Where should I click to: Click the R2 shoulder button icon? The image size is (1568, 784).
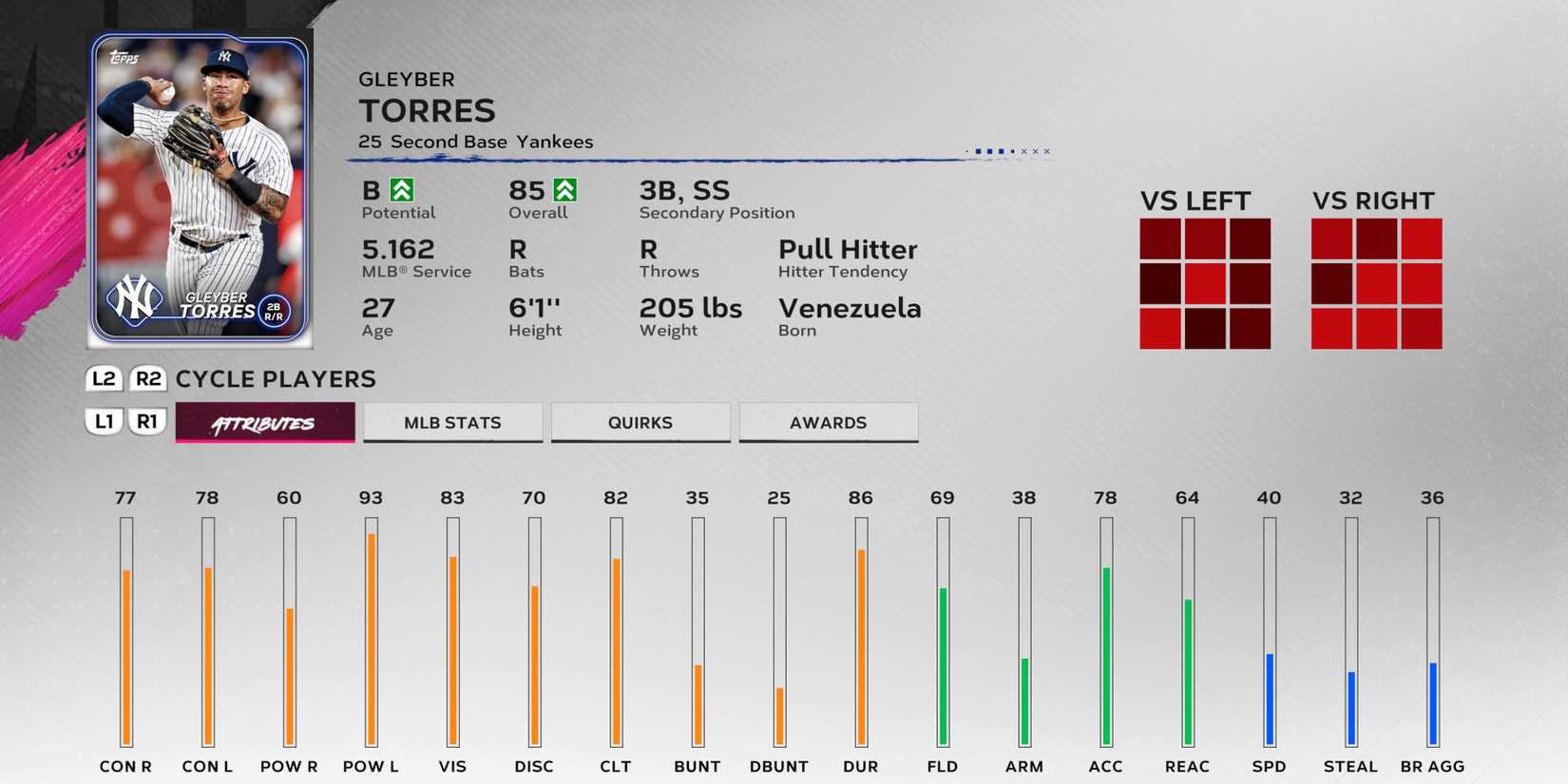coord(147,379)
